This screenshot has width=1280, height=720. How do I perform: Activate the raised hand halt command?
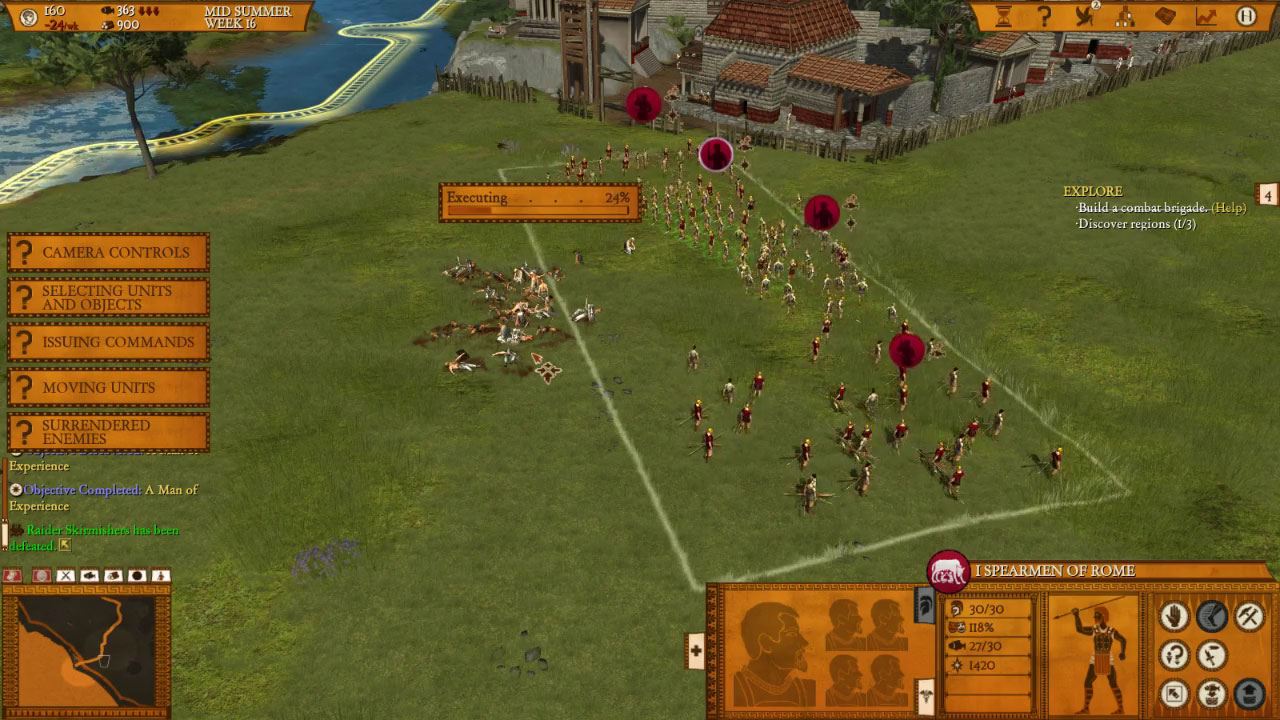click(x=1174, y=616)
